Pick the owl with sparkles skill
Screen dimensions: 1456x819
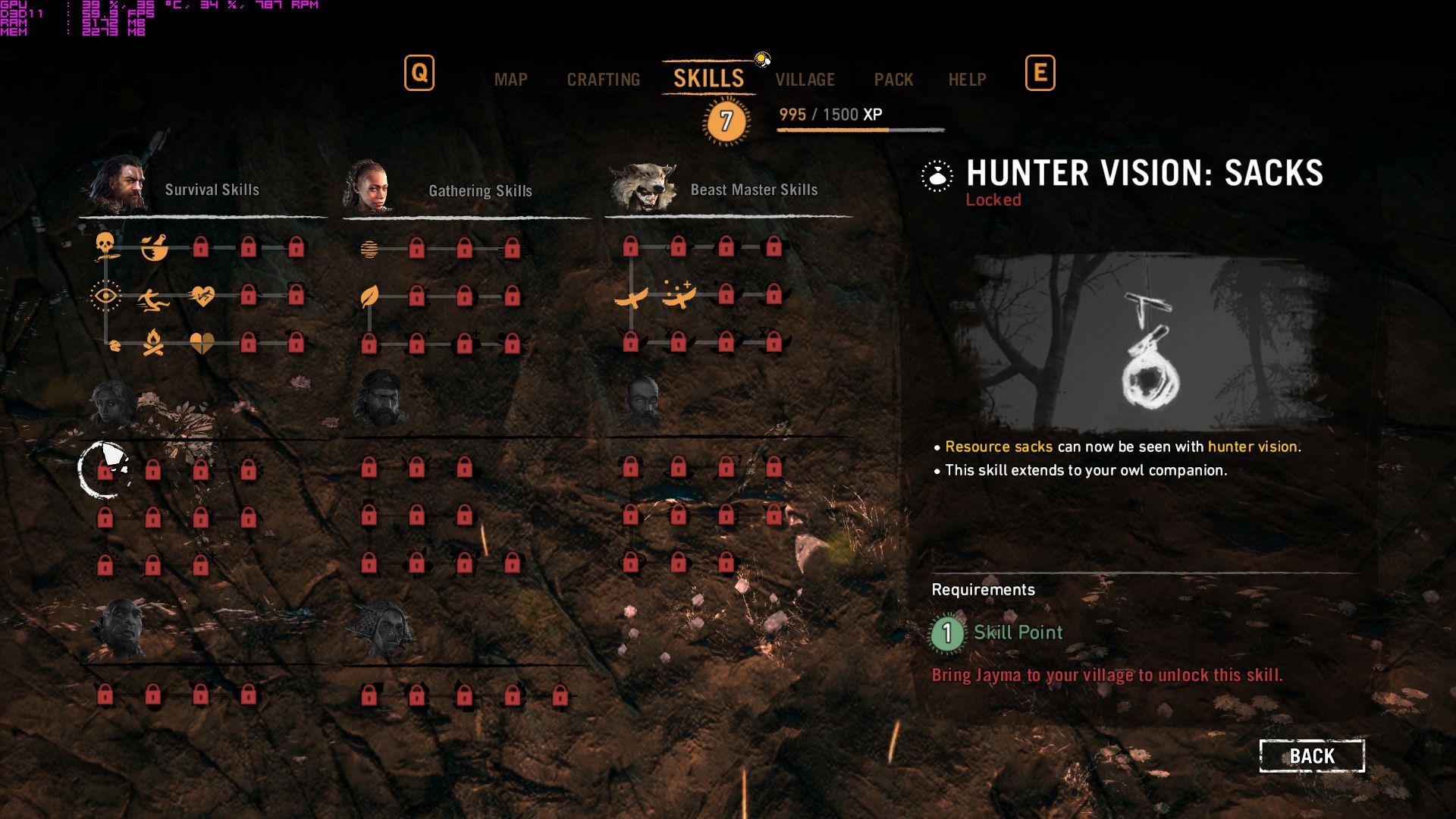(678, 296)
